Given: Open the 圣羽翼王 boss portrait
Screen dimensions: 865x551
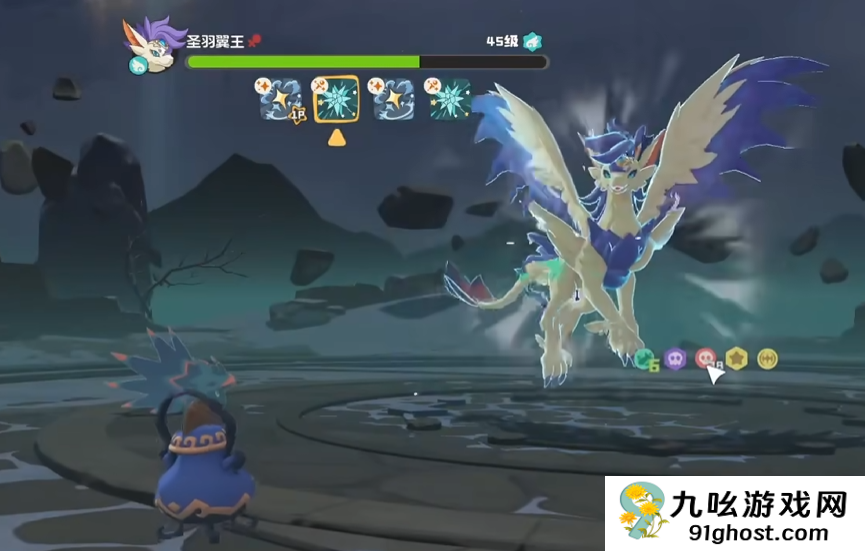Looking at the screenshot, I should coord(151,46).
